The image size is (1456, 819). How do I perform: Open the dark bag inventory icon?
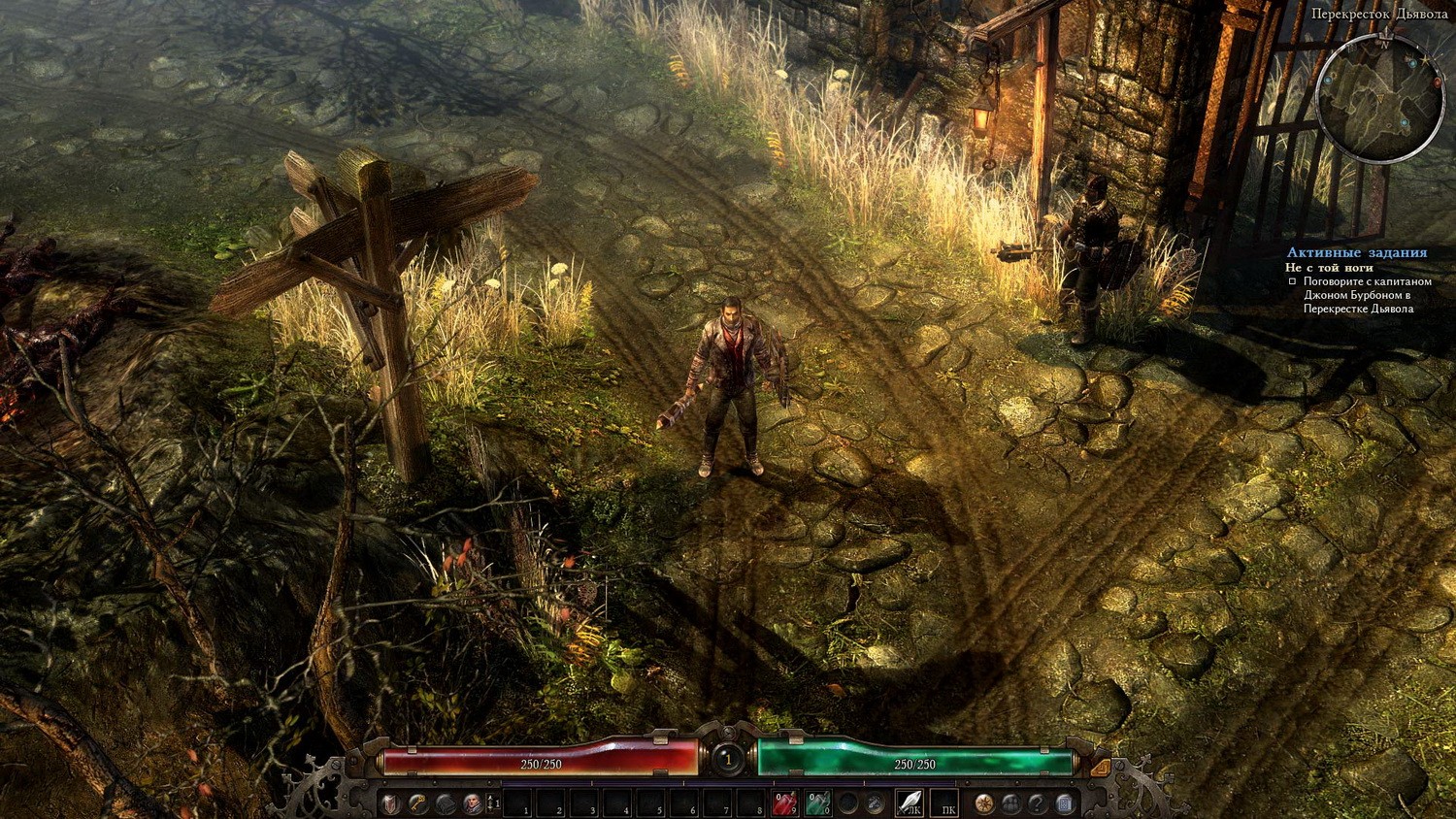tap(446, 803)
